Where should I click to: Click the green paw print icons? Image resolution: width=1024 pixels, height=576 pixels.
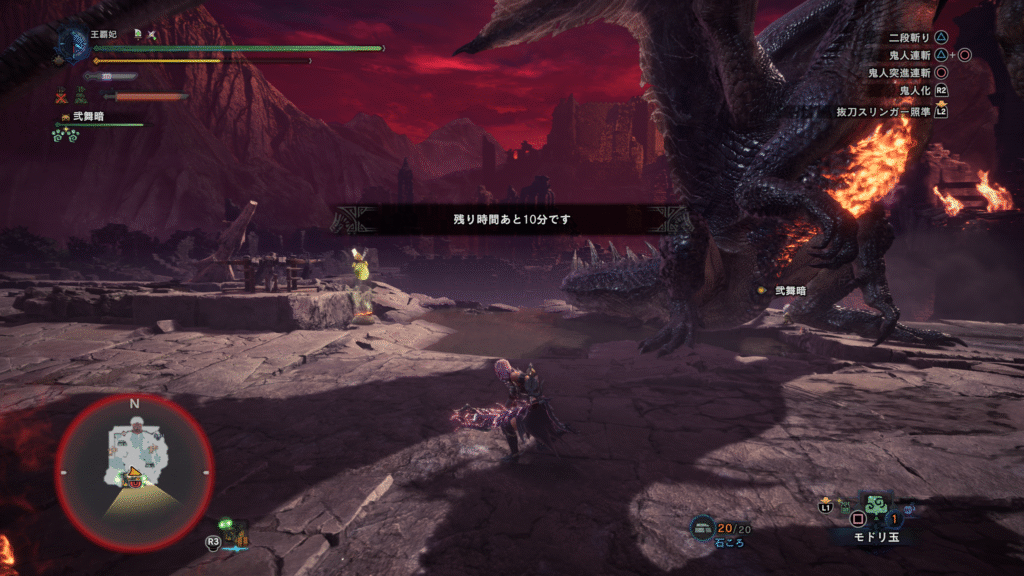coord(66,134)
